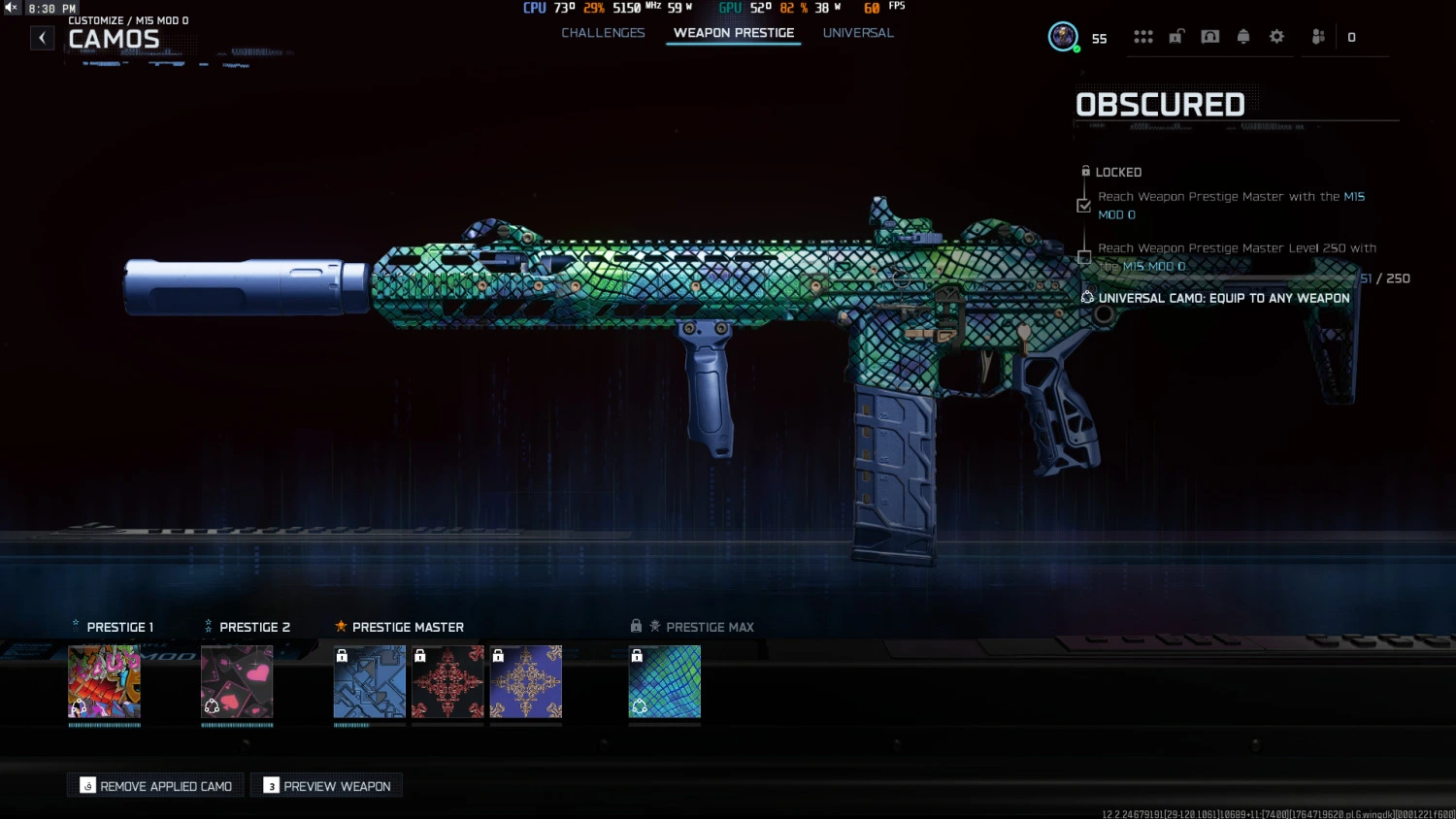Viewport: 1456px width, 819px height.
Task: Toggle the Obscured camo equipped state
Action: click(665, 682)
